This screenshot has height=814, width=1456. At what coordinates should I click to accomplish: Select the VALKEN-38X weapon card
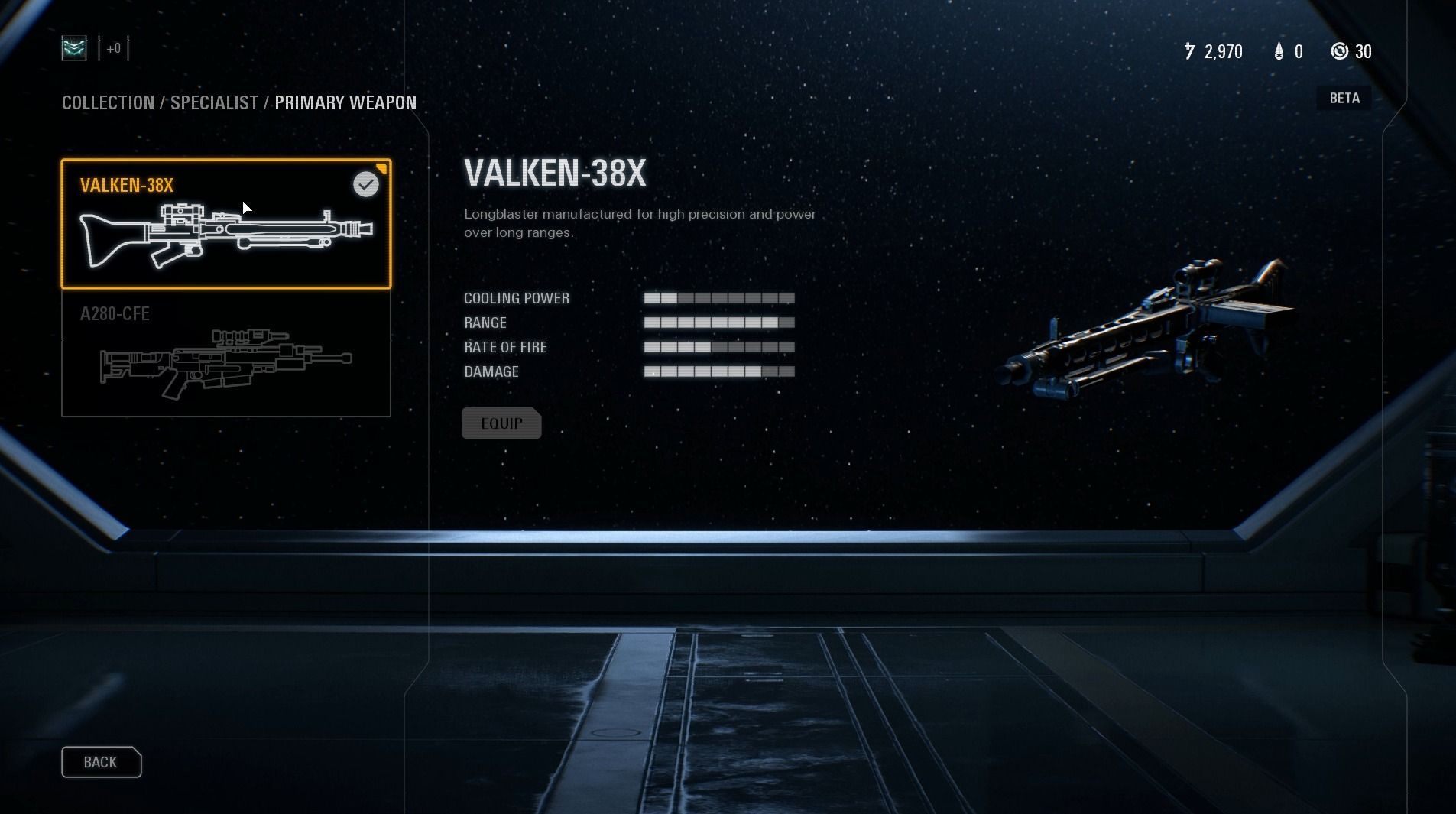pyautogui.click(x=225, y=224)
